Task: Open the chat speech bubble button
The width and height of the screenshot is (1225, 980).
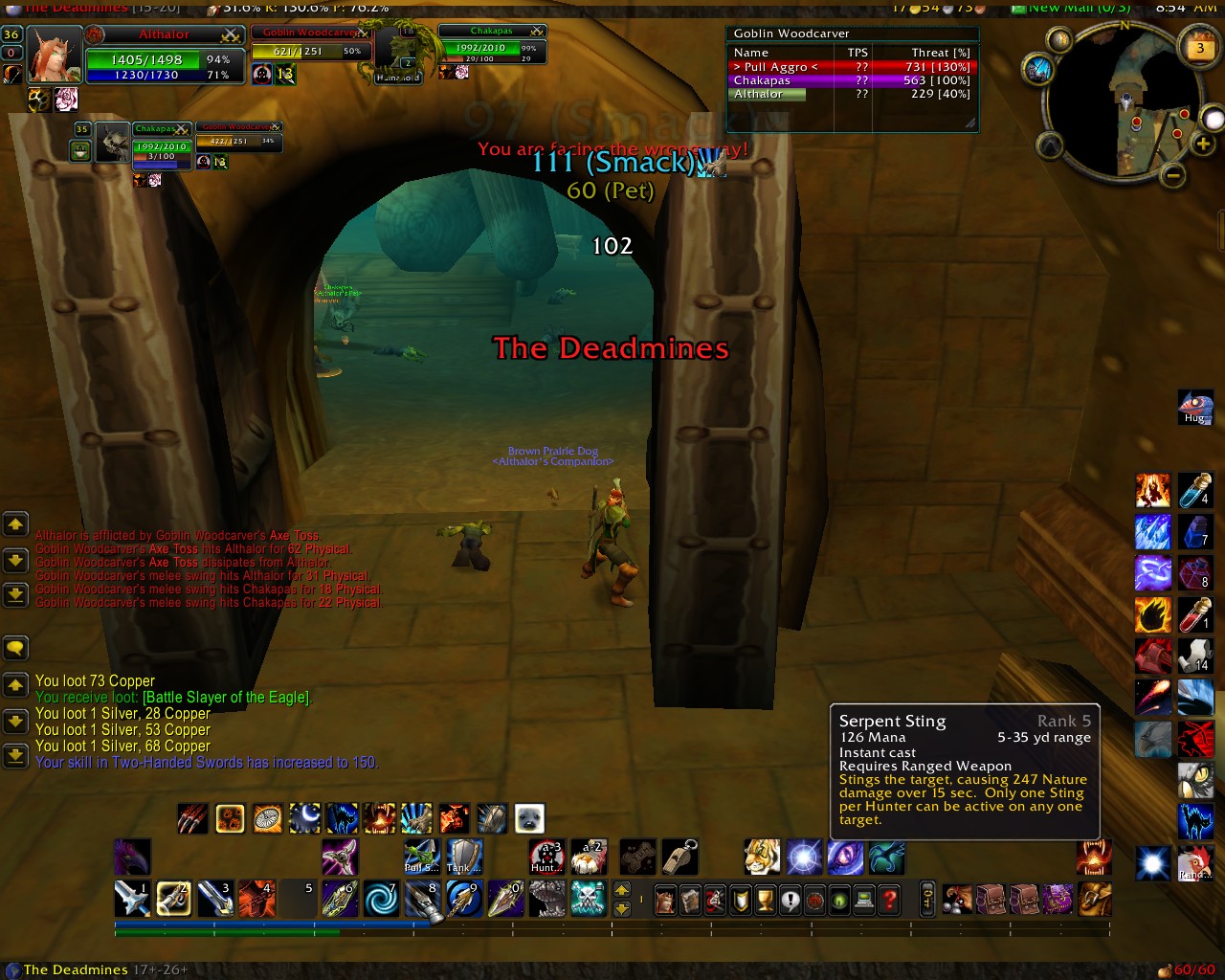Action: [15, 648]
